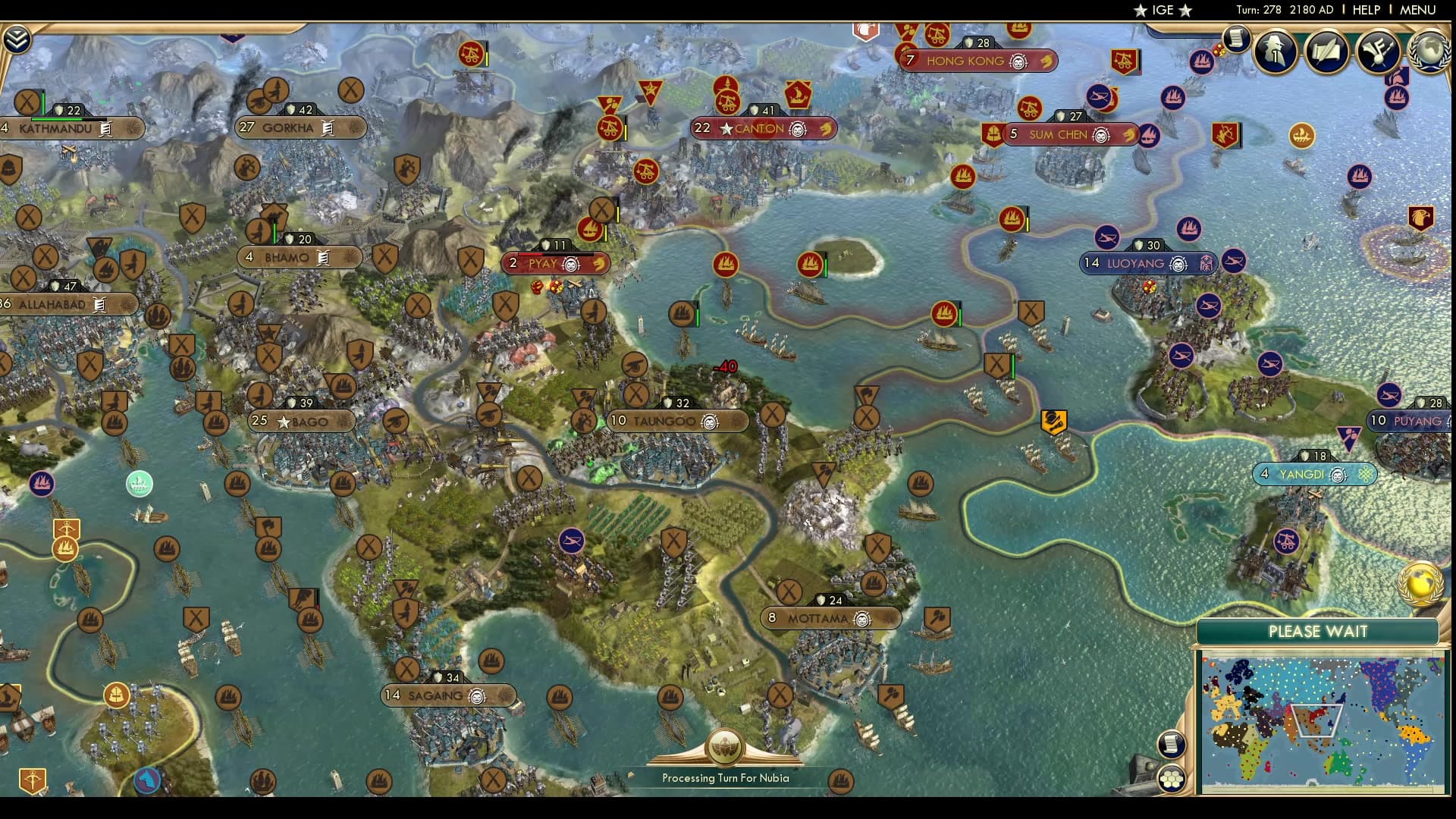Open the Social Policies quill-and-scroll icon

pyautogui.click(x=1326, y=52)
